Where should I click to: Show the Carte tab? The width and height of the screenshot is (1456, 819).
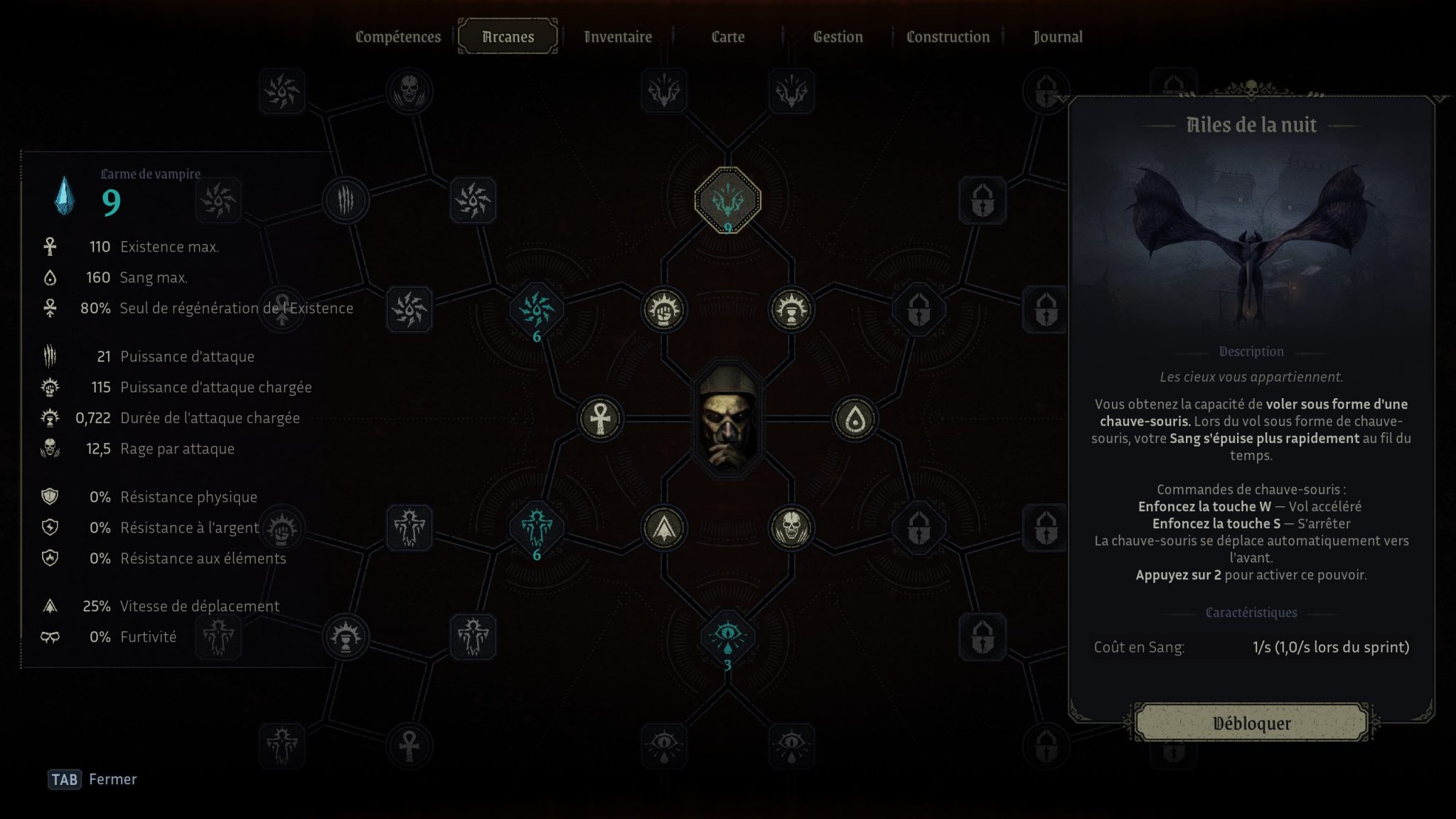pos(728,37)
